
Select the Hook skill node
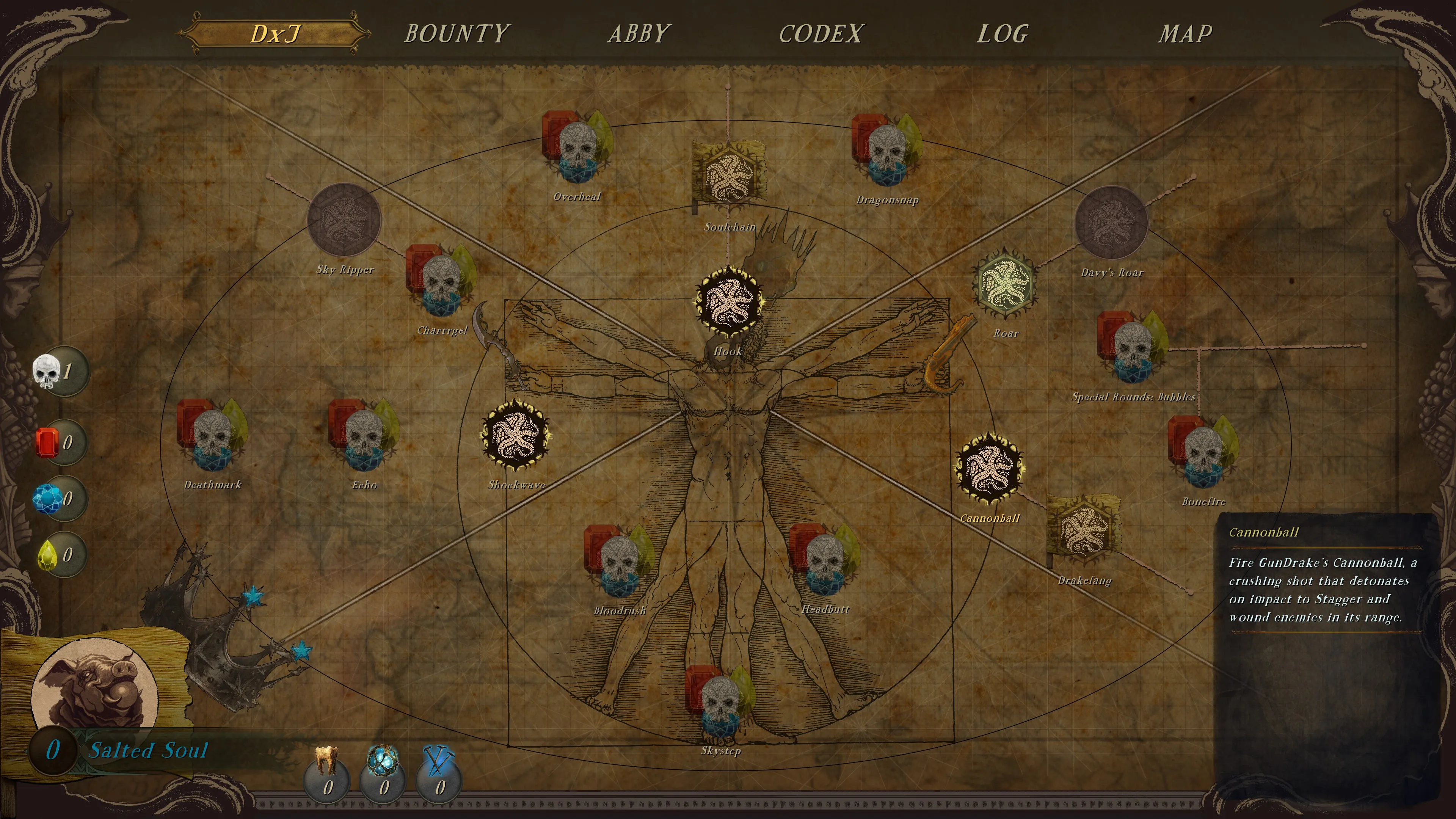click(728, 301)
